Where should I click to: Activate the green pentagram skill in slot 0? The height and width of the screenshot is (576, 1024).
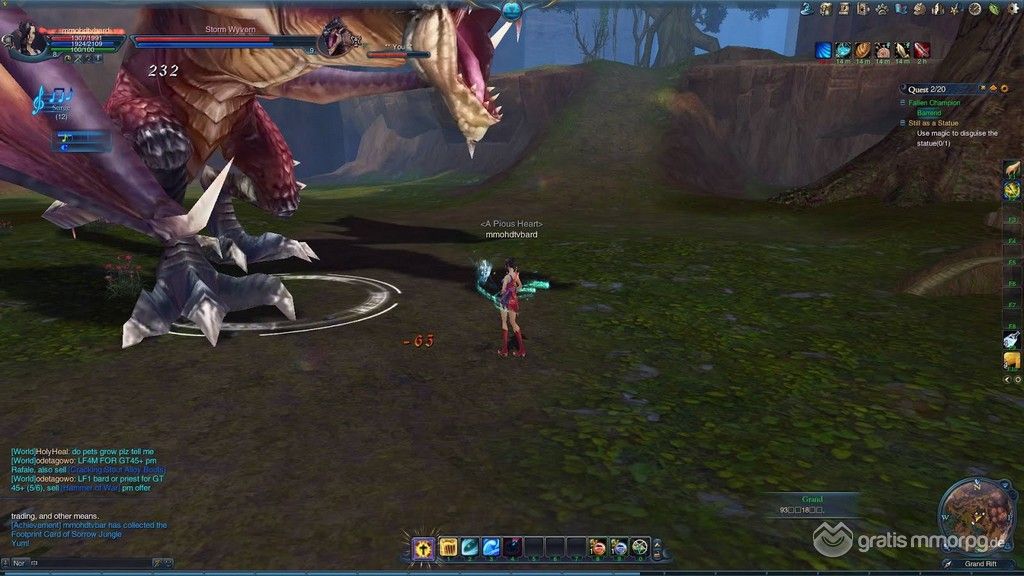pyautogui.click(x=641, y=547)
